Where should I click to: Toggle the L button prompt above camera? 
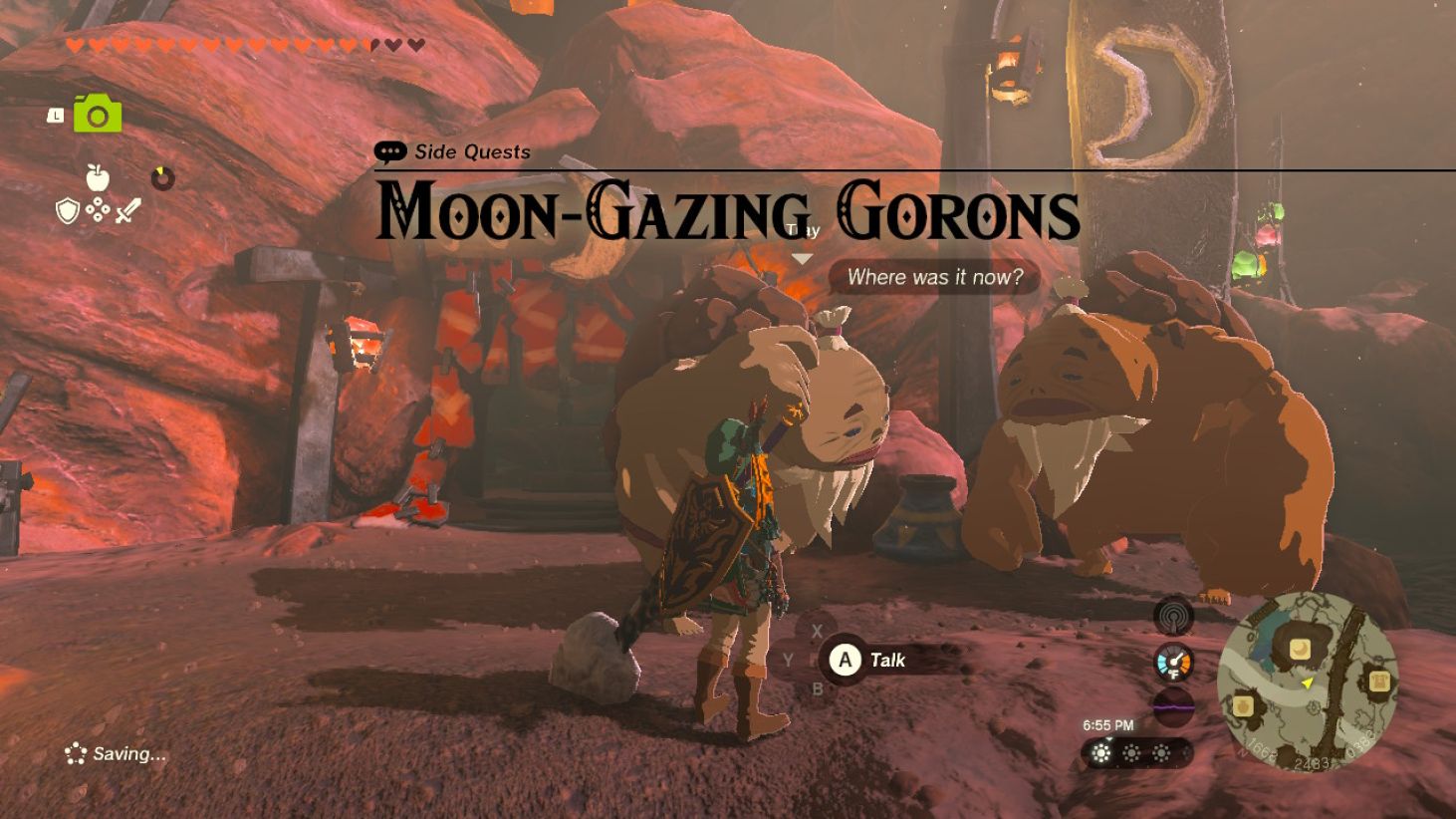[x=55, y=114]
